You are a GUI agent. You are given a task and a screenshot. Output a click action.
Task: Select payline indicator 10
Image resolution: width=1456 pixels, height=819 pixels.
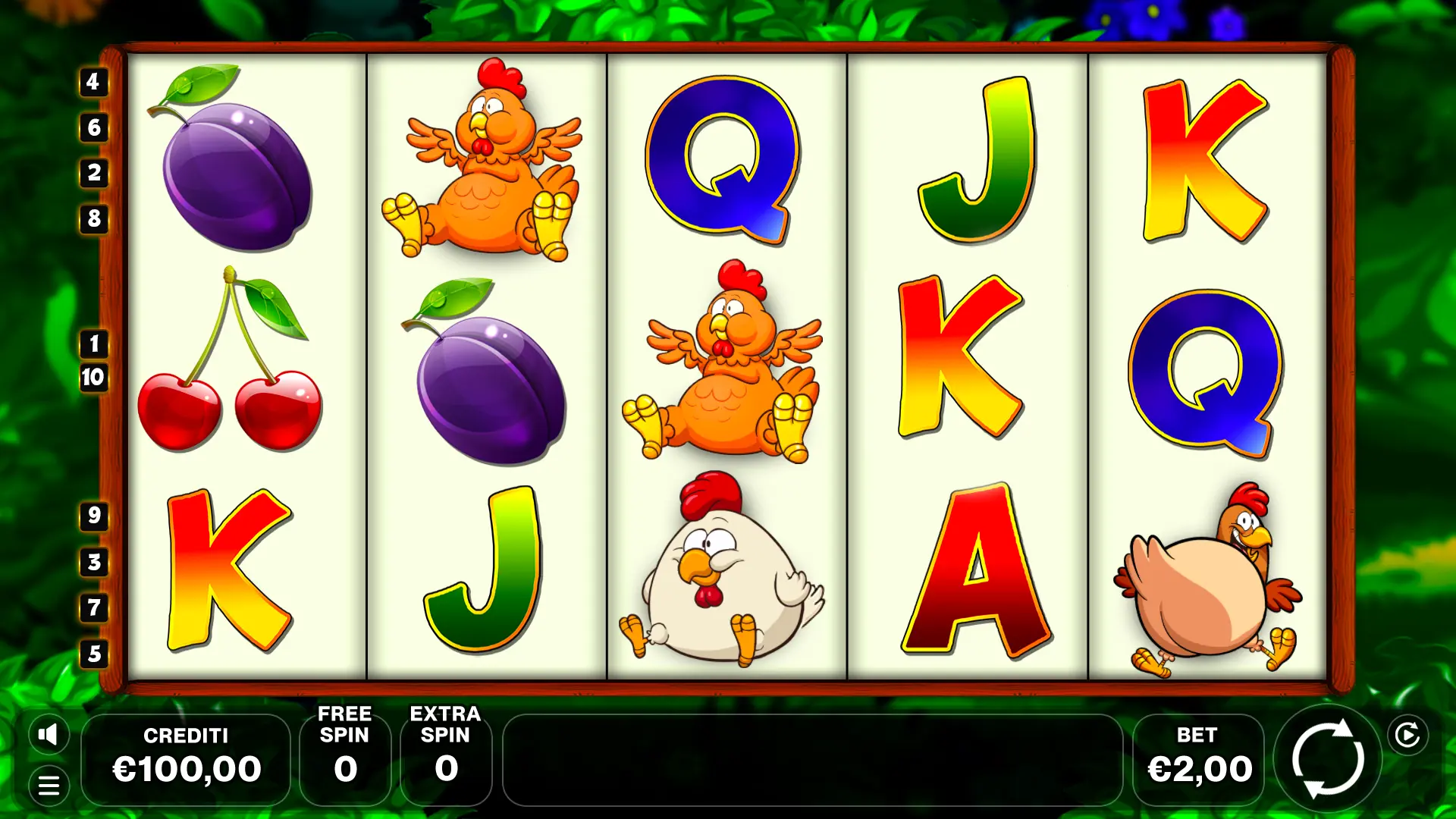93,377
